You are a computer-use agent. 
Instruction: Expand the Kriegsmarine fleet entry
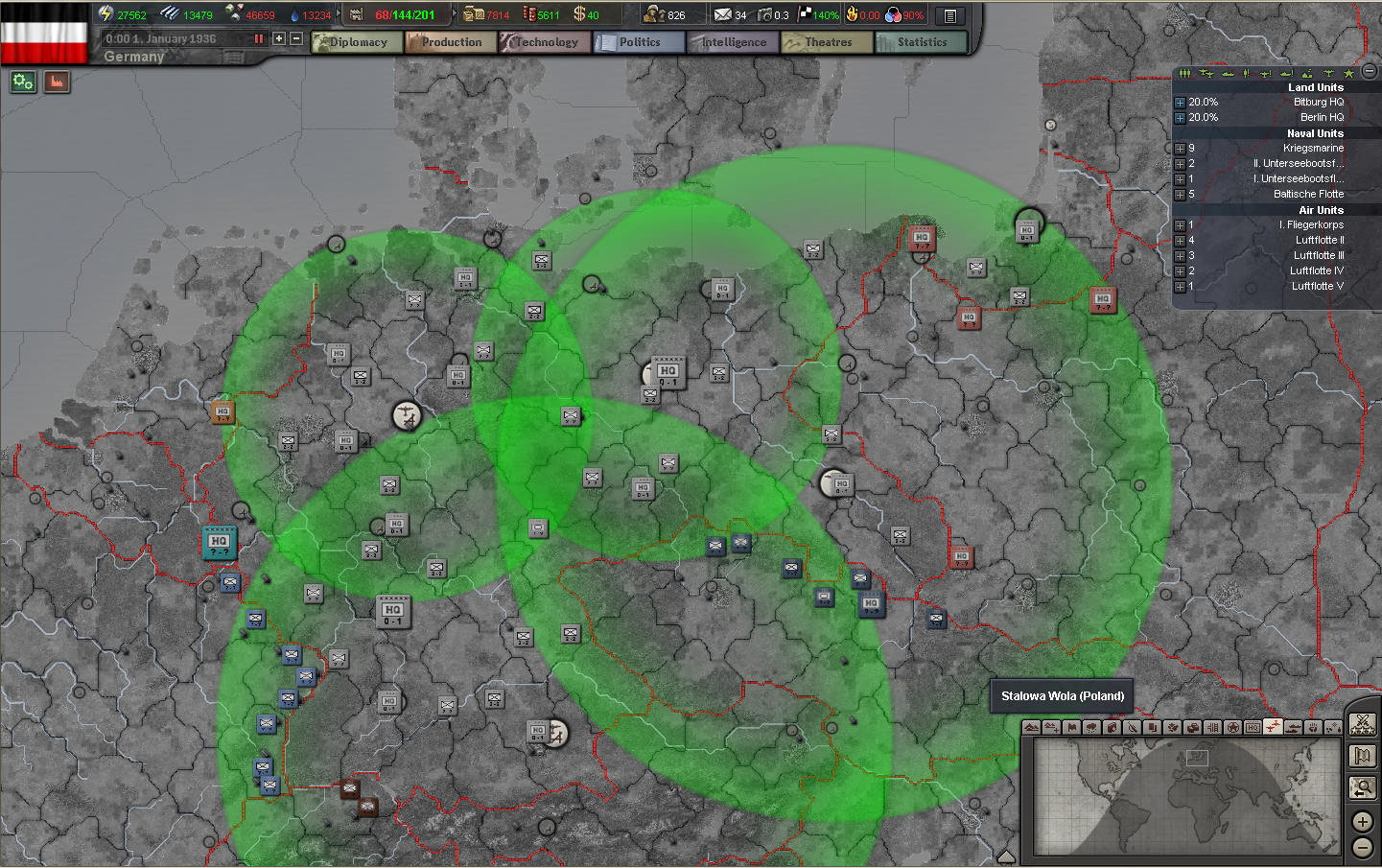1179,148
